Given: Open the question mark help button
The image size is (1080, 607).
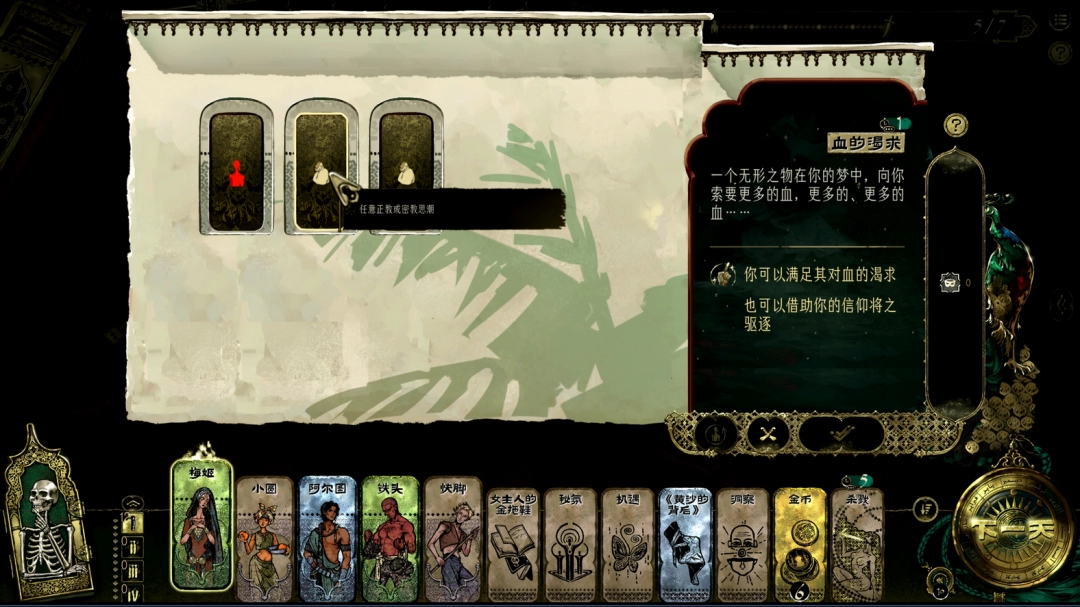Looking at the screenshot, I should click(x=956, y=125).
